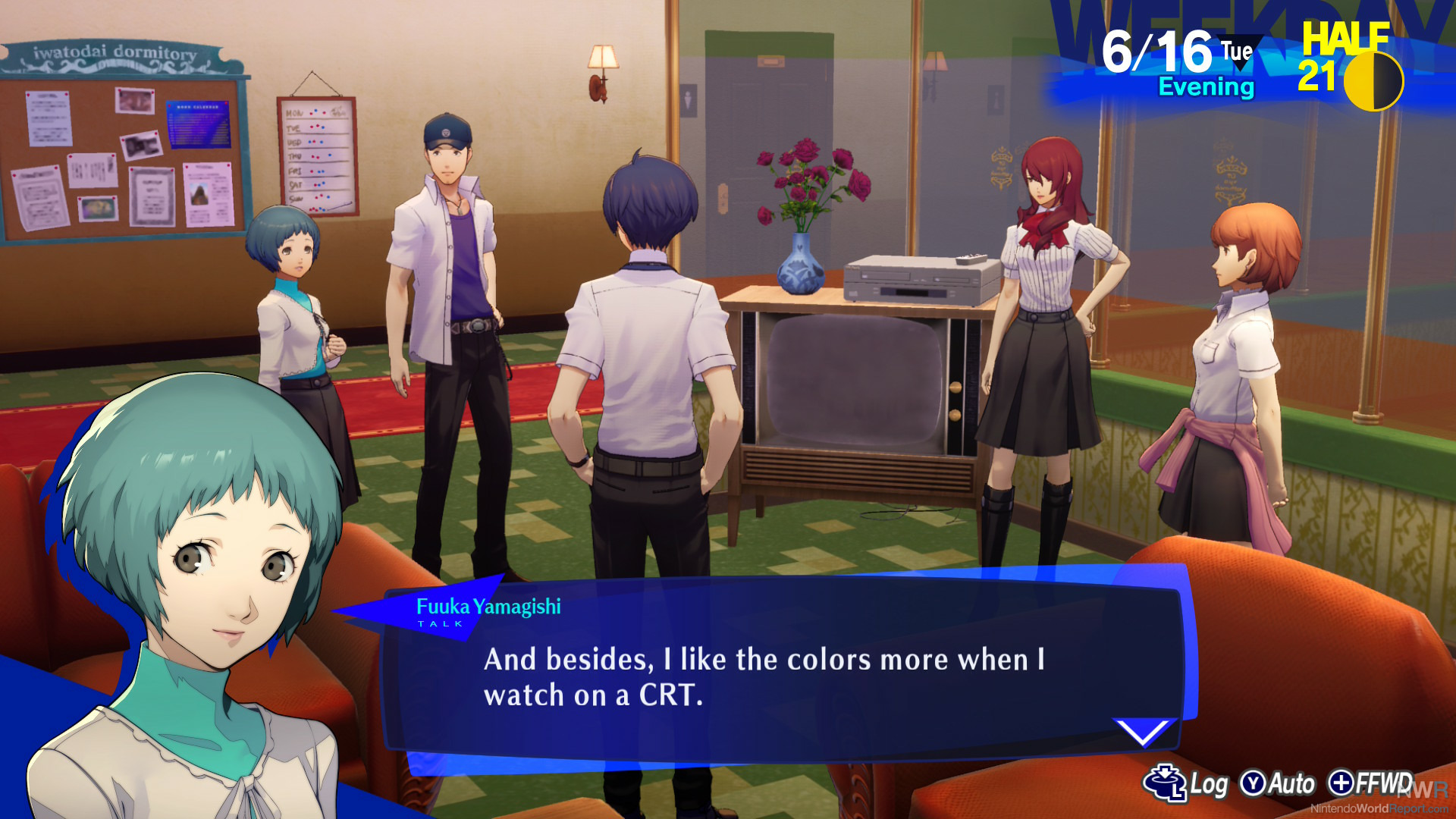This screenshot has width=1456, height=819.
Task: Toggle Auto dialogue advance
Action: coord(1278,783)
